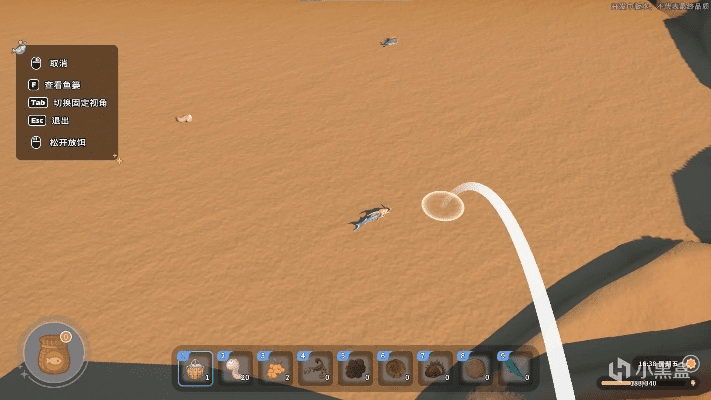Image resolution: width=711 pixels, height=400 pixels.
Task: Select the orange fish roe bait slot
Action: [x=272, y=369]
